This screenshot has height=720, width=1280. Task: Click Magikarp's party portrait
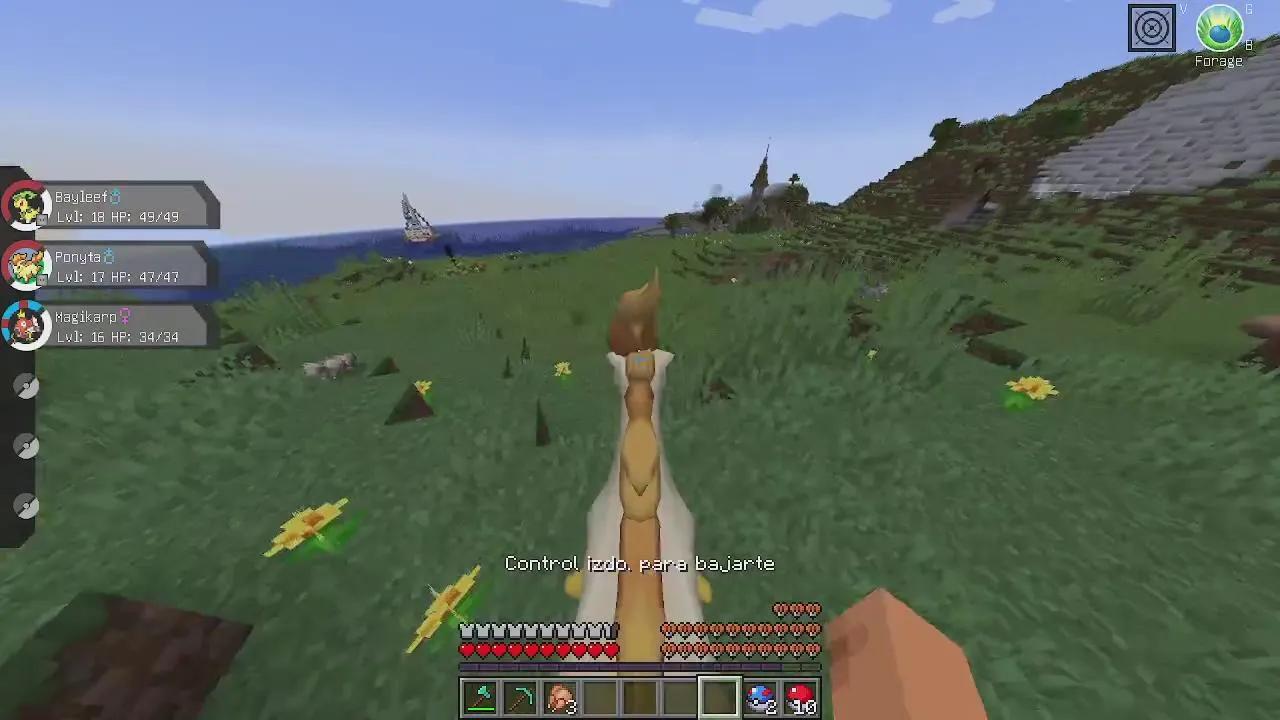pyautogui.click(x=27, y=325)
